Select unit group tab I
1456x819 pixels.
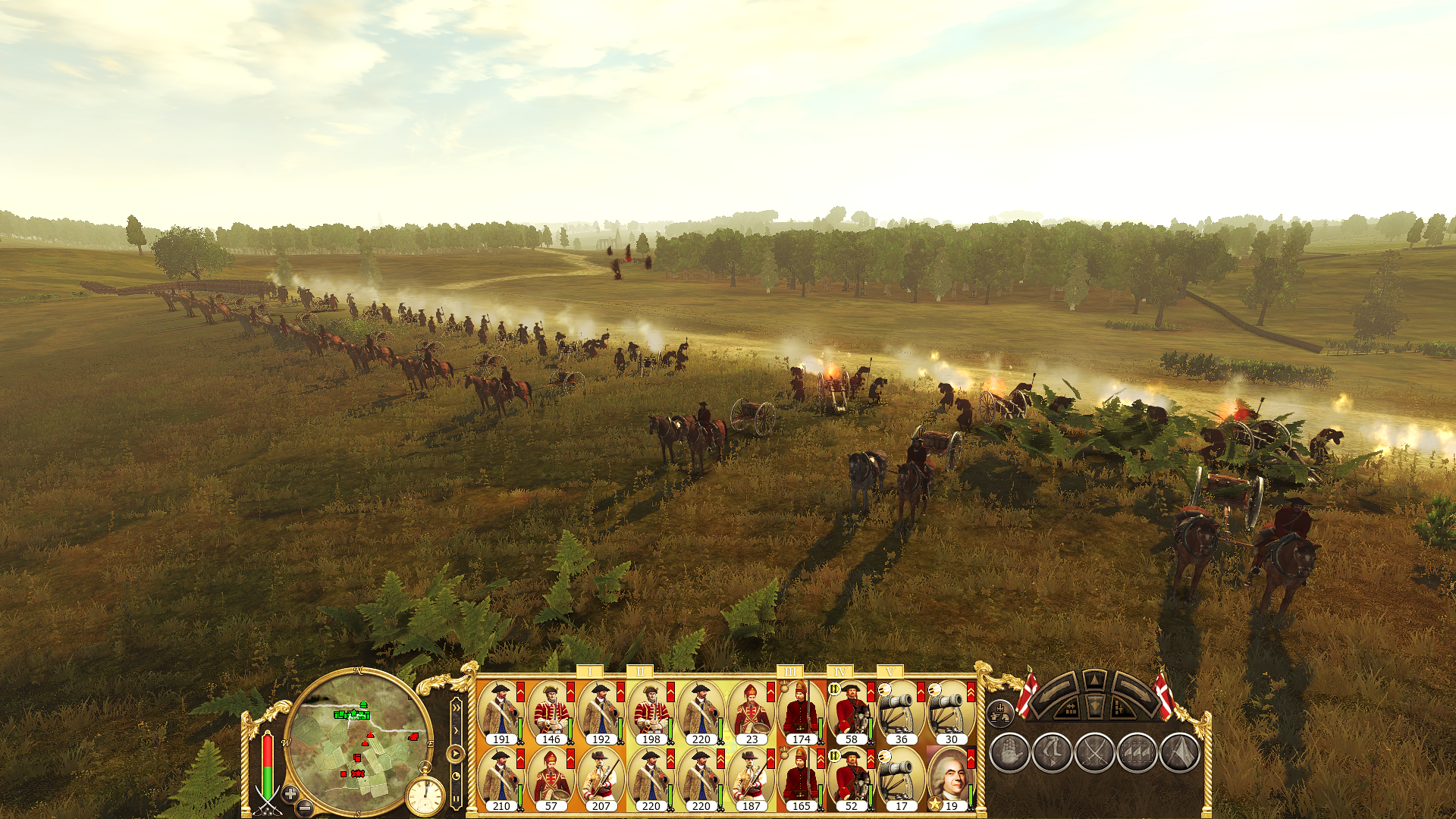pyautogui.click(x=589, y=671)
